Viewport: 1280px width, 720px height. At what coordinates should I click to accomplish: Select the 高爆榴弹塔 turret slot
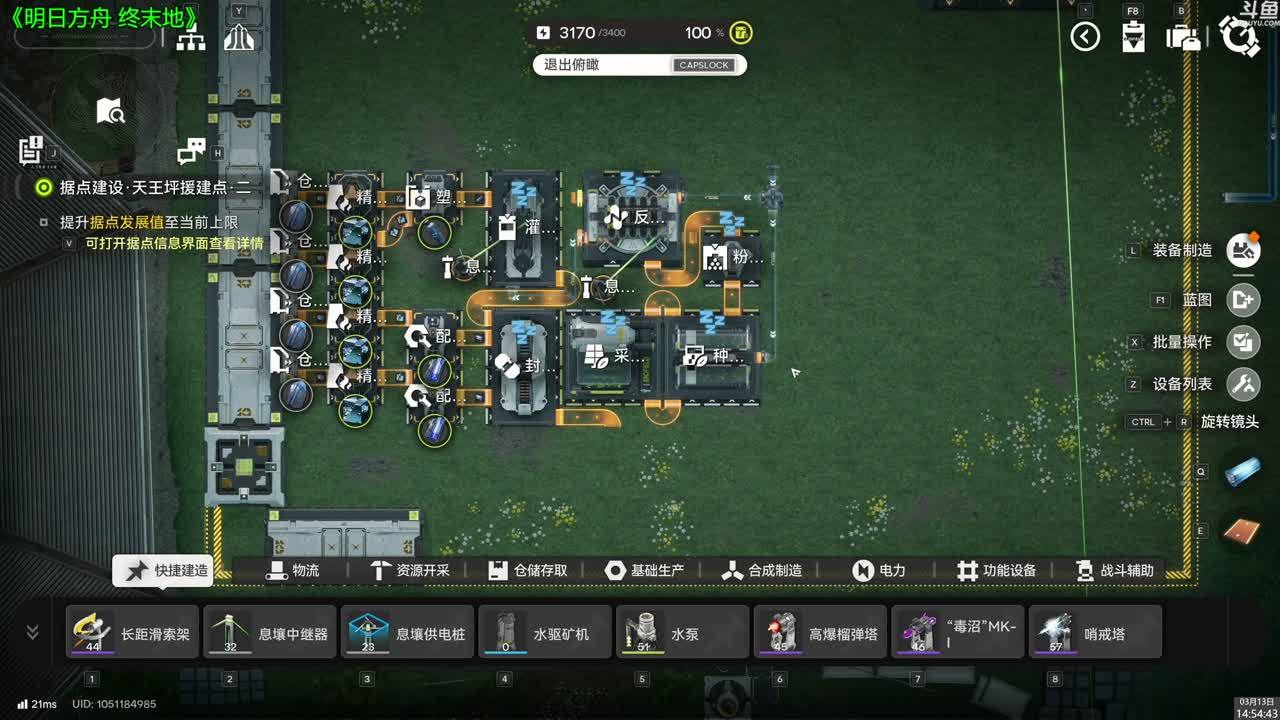click(x=821, y=632)
